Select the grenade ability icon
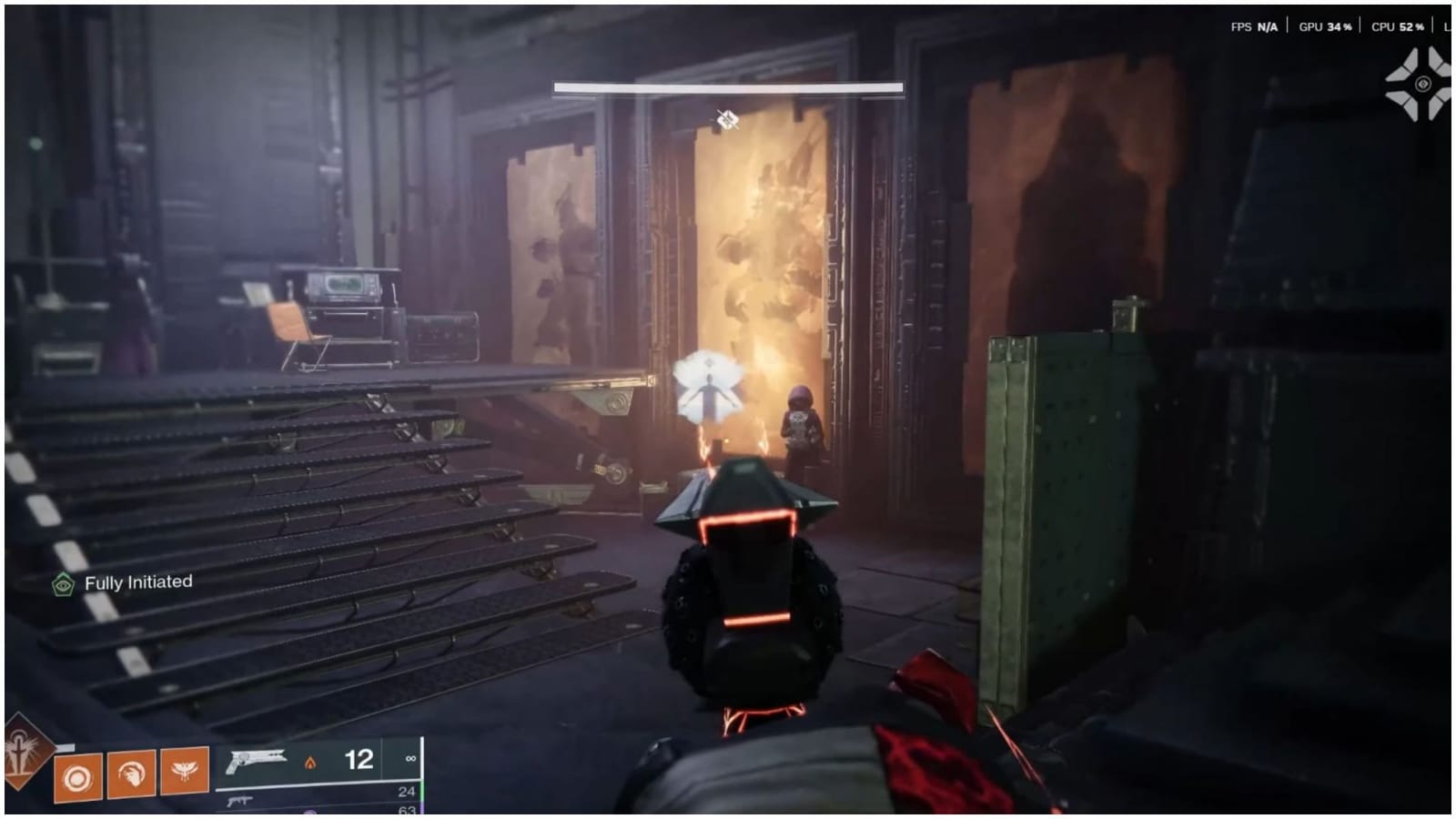This screenshot has height=819, width=1456. point(76,776)
